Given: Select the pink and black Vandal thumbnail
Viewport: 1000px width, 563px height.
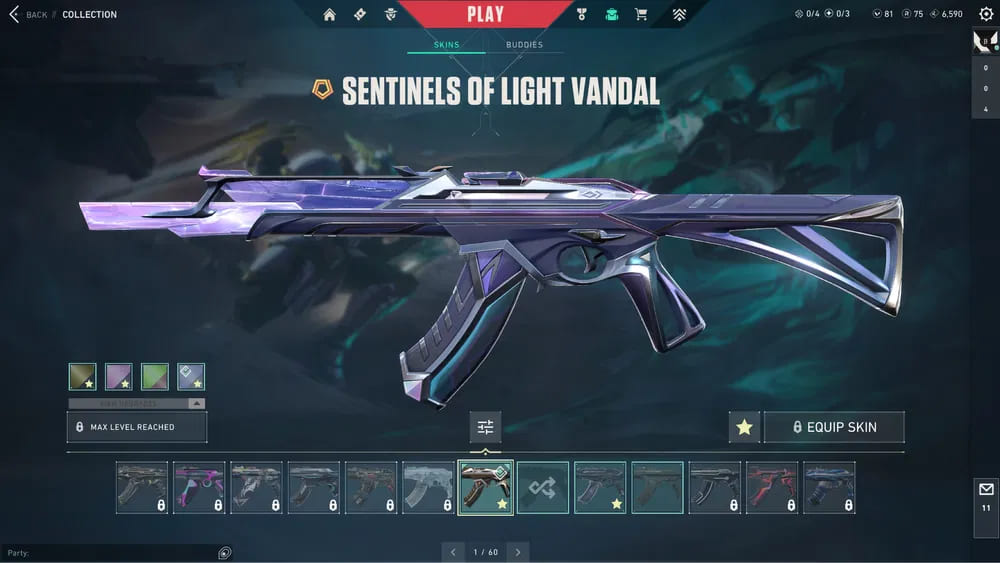Looking at the screenshot, I should (x=199, y=488).
